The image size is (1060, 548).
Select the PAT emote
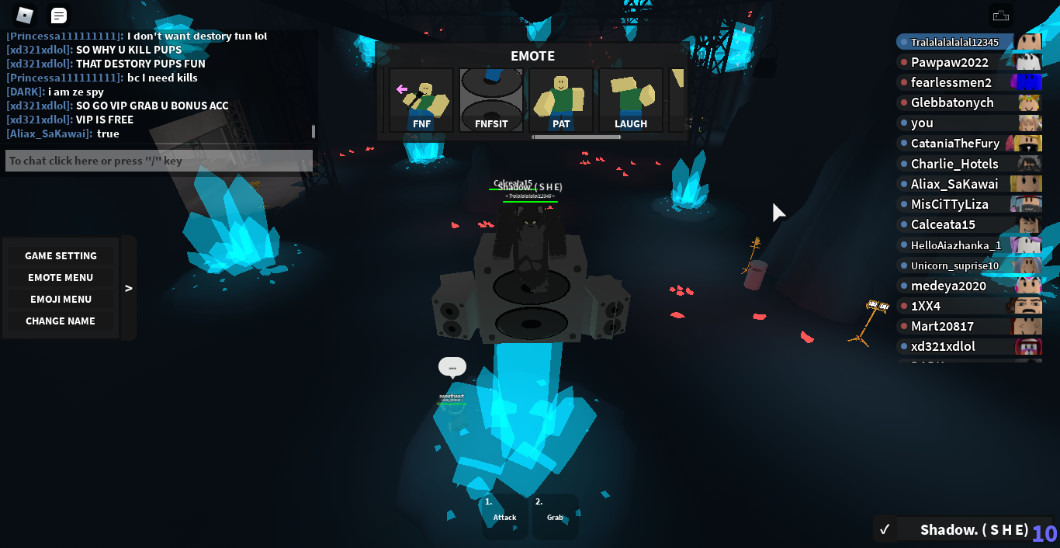(561, 101)
